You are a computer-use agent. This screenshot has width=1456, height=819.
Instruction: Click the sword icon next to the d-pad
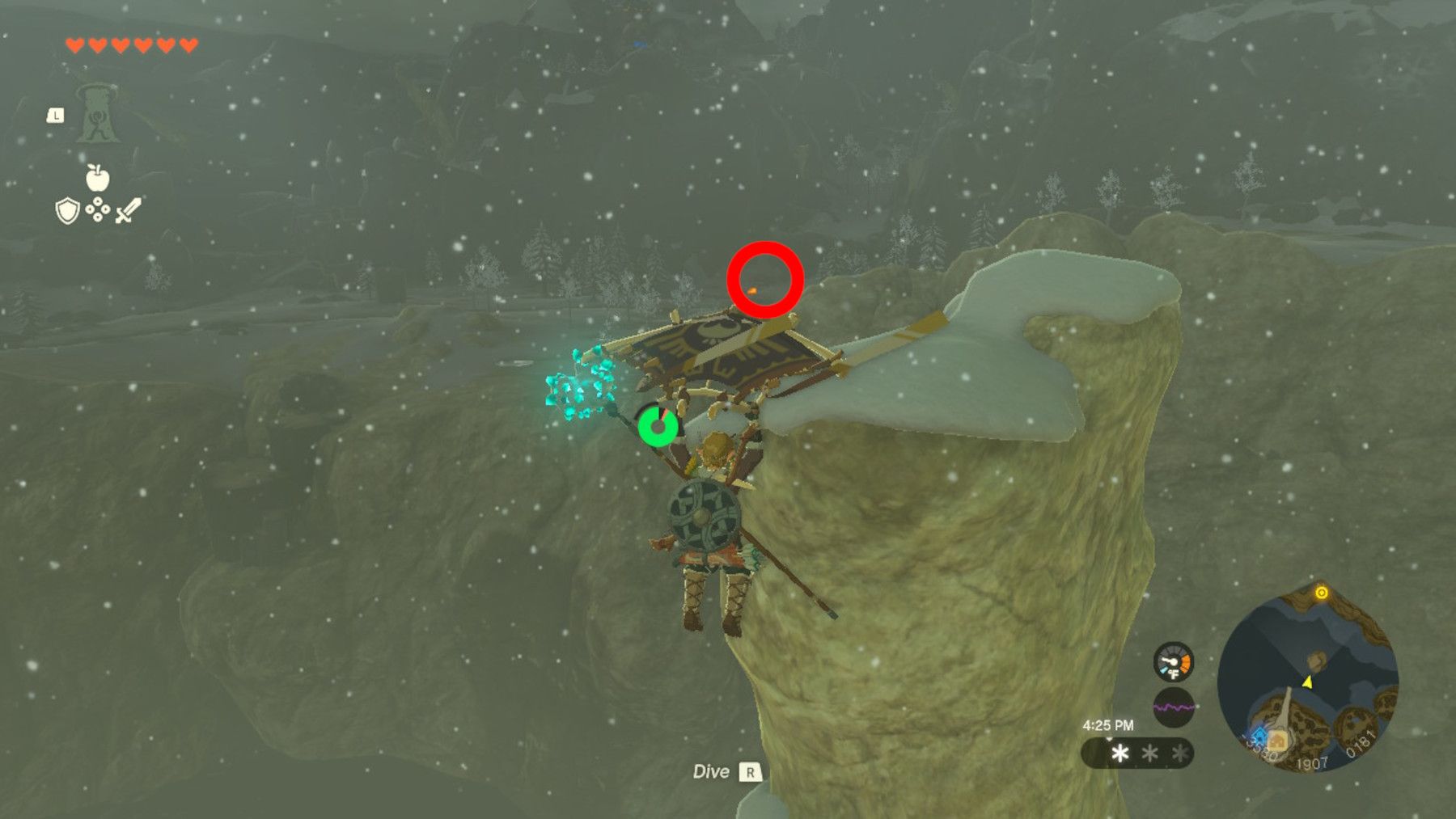128,212
